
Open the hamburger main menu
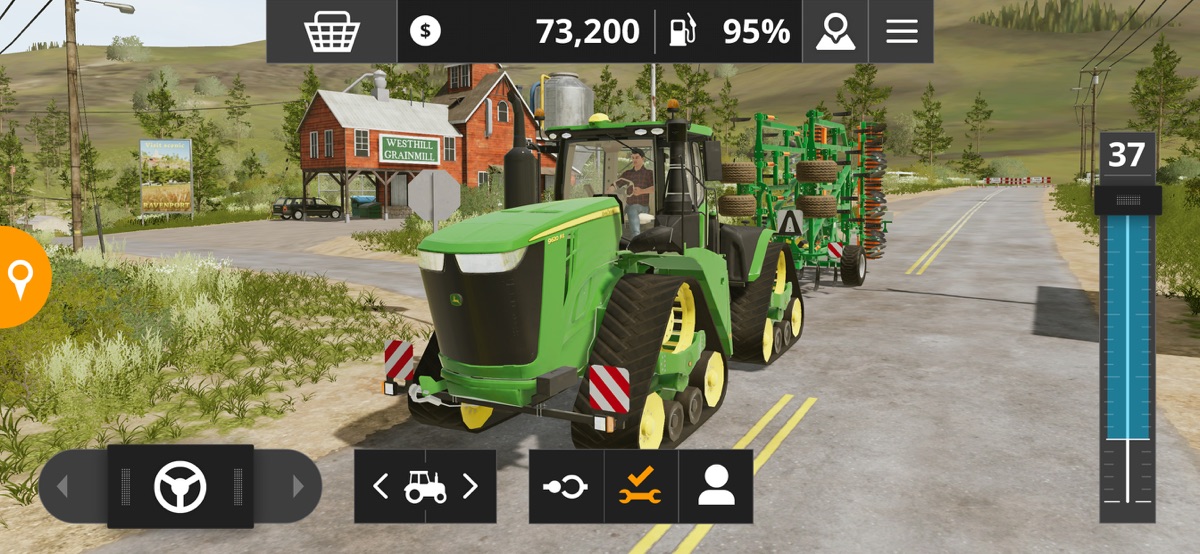pos(901,32)
